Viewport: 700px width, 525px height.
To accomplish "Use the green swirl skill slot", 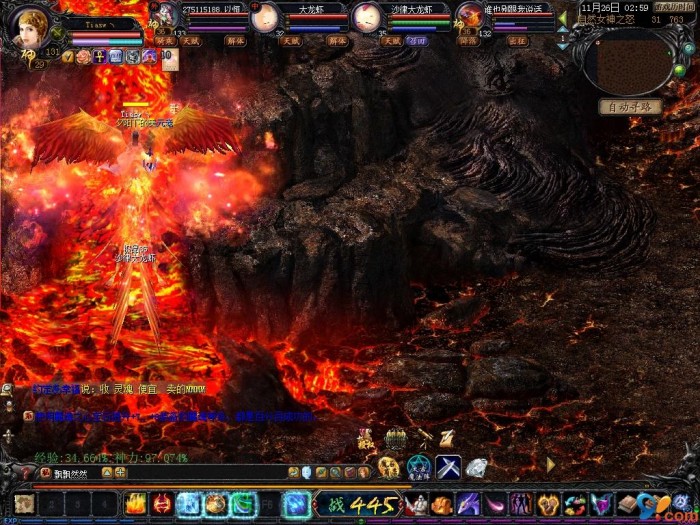I will (x=243, y=504).
